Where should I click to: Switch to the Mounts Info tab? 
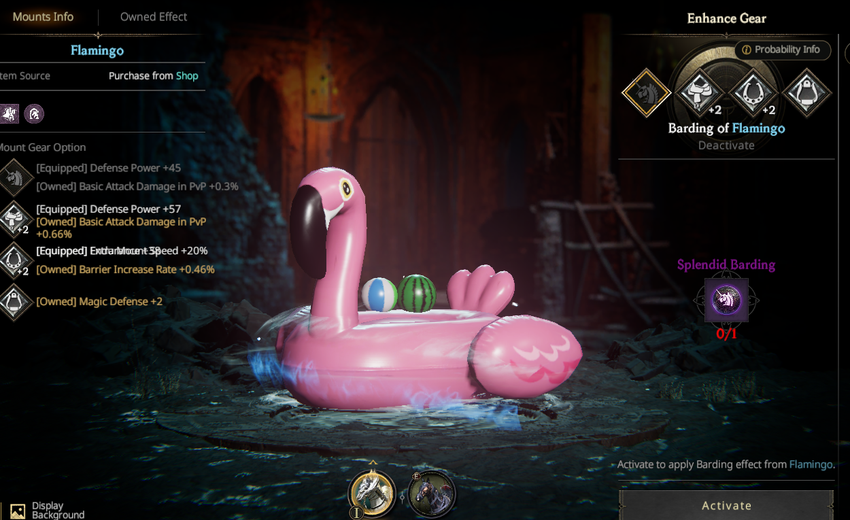tap(42, 17)
